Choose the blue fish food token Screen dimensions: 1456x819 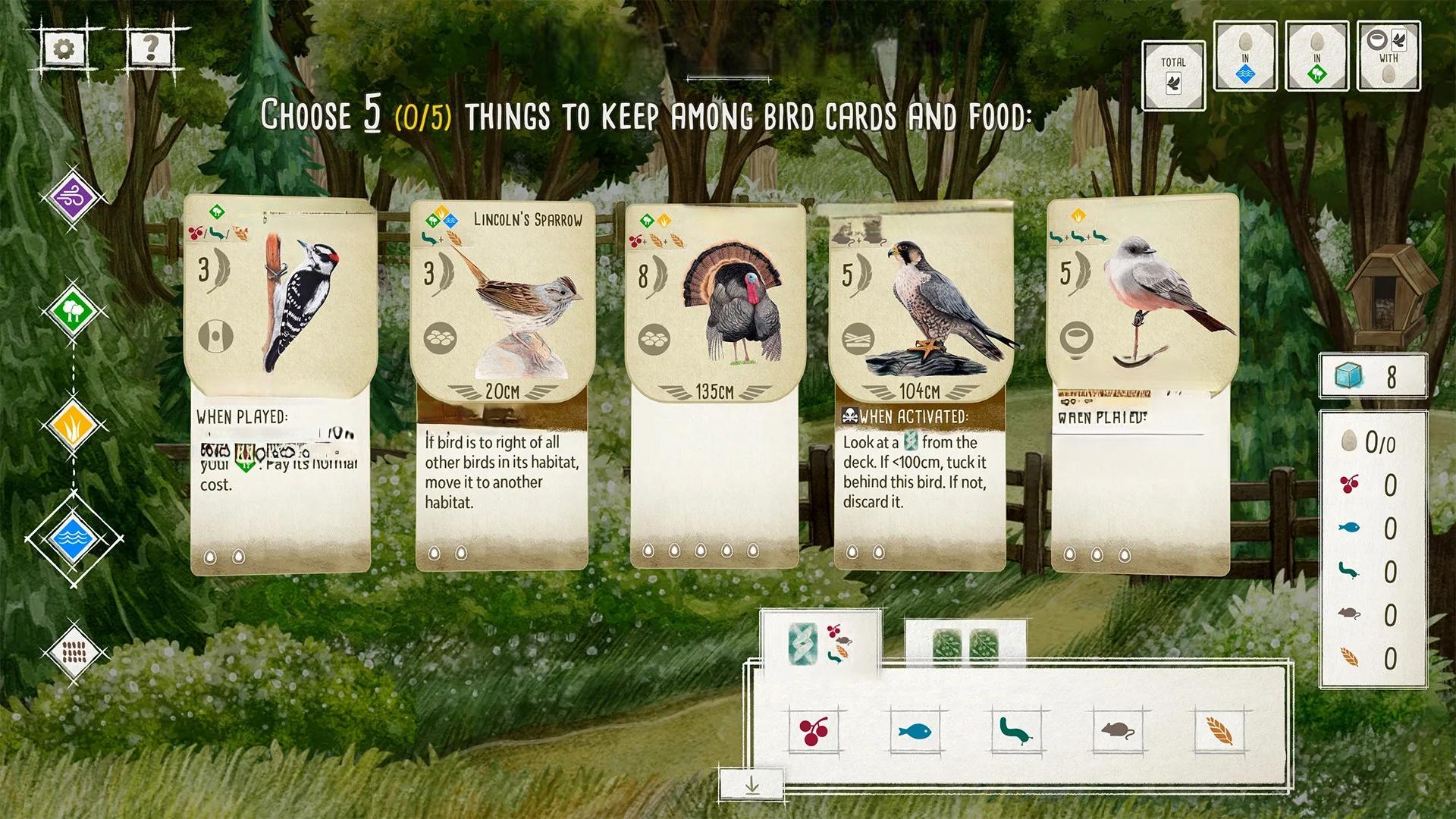coord(916,732)
